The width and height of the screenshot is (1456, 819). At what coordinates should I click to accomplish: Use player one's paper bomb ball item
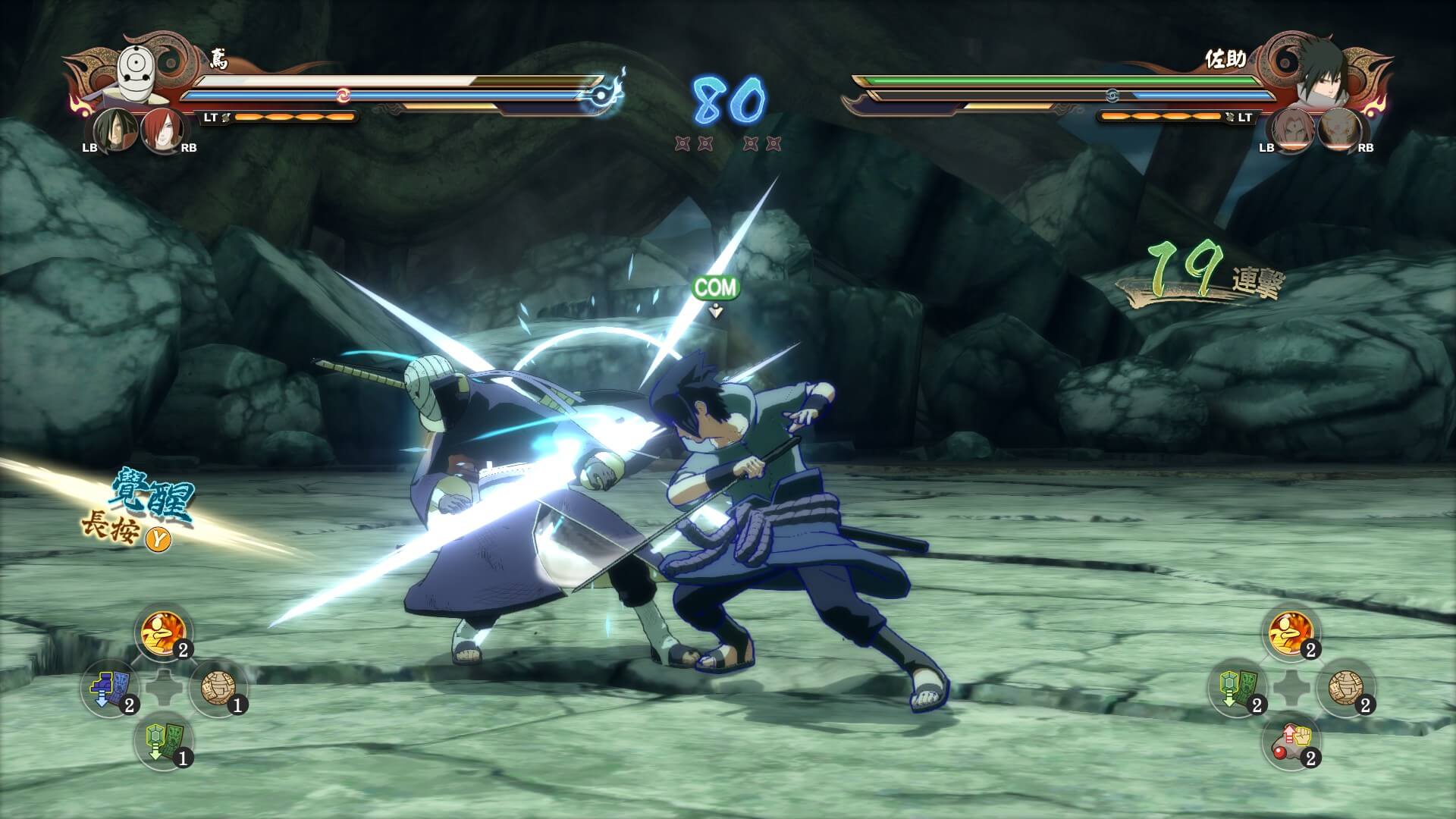218,689
